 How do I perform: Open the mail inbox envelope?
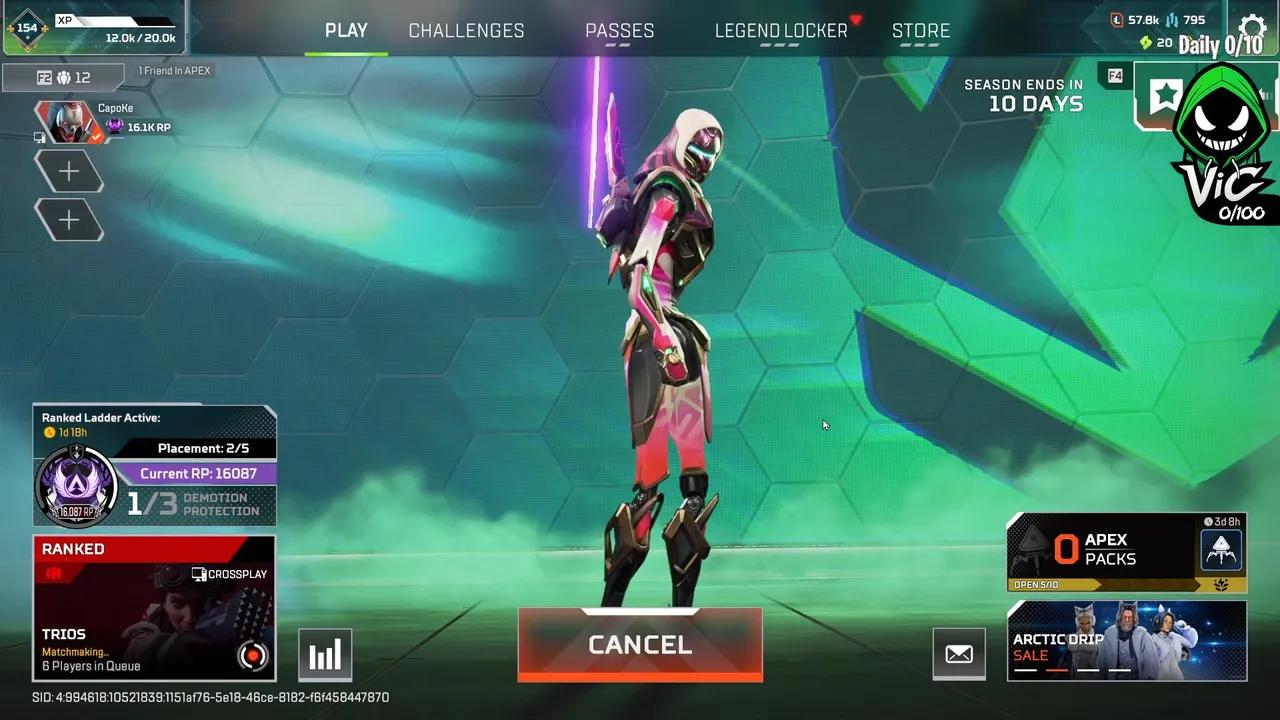pyautogui.click(x=958, y=654)
